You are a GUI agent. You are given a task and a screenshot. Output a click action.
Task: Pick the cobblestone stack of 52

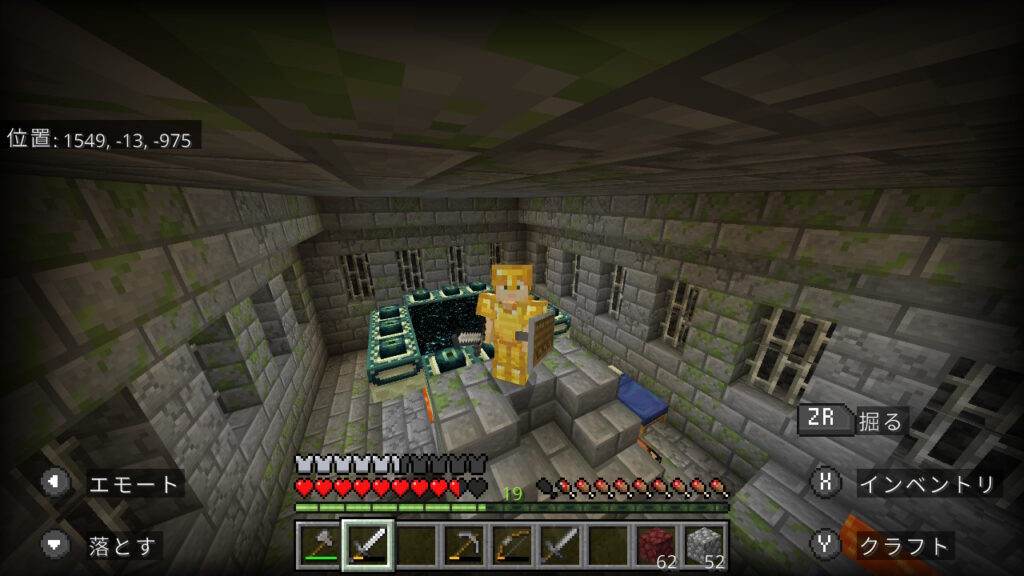click(x=705, y=545)
